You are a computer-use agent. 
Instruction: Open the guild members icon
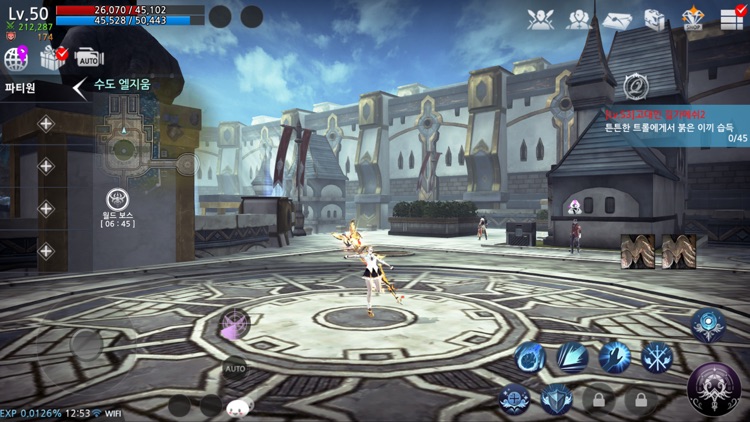[579, 19]
